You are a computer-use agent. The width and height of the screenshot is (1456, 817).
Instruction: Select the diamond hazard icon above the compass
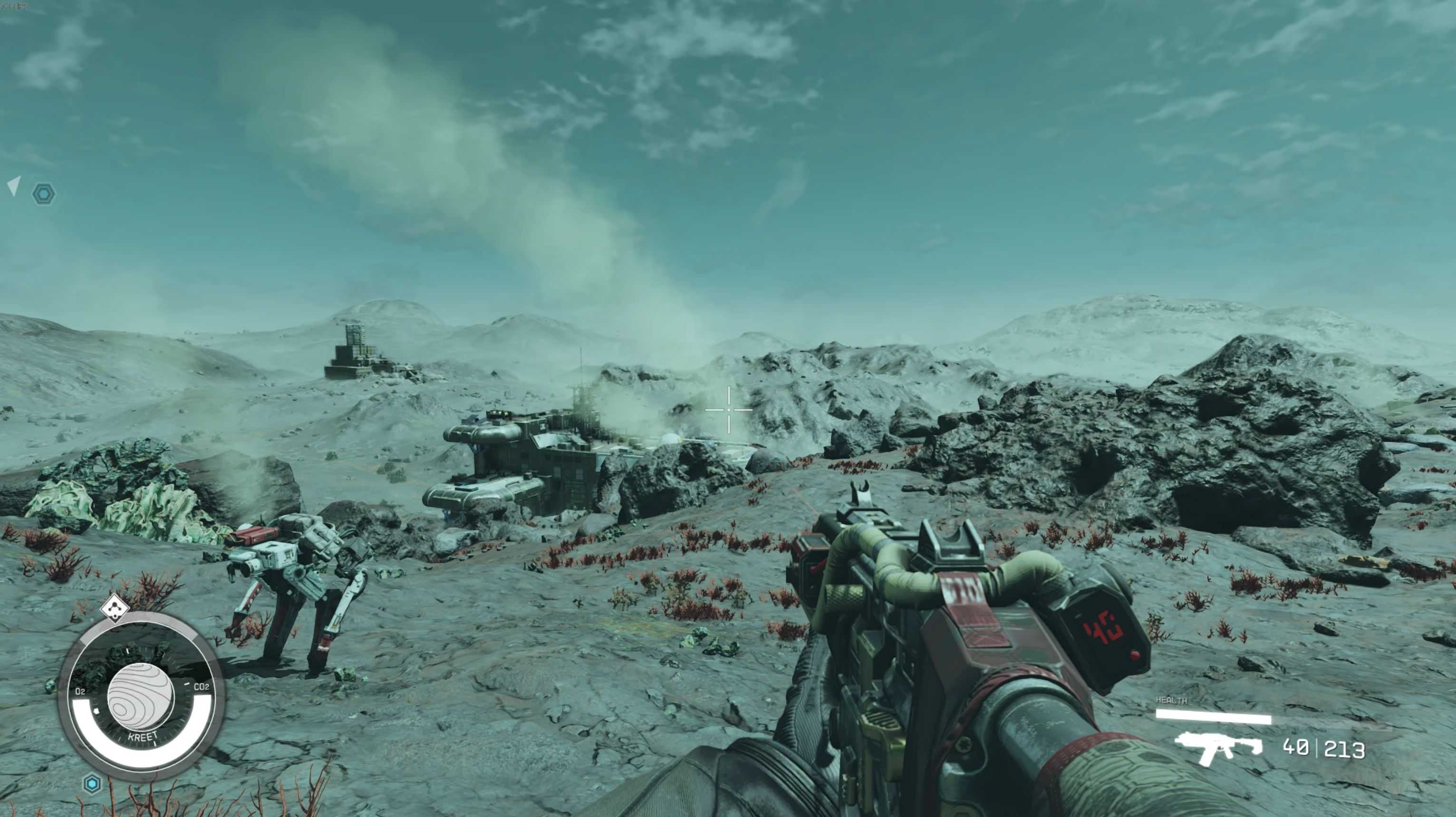click(115, 608)
